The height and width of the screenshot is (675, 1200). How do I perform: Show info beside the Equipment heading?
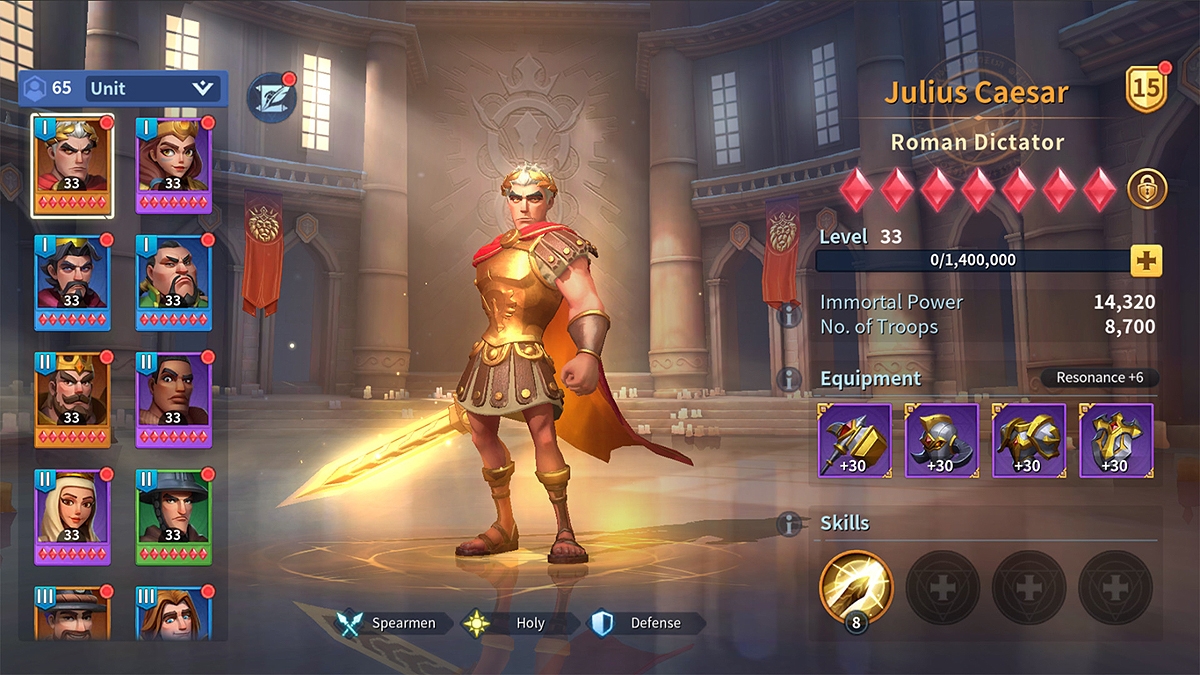tap(789, 379)
